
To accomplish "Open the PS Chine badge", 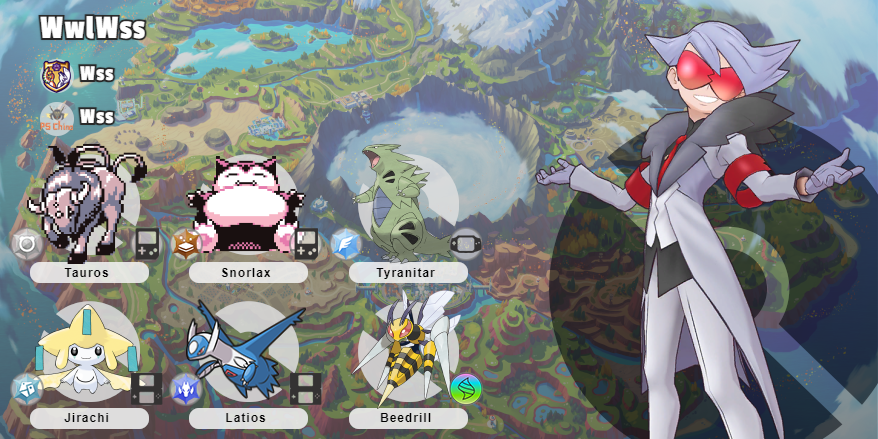I will (56, 117).
